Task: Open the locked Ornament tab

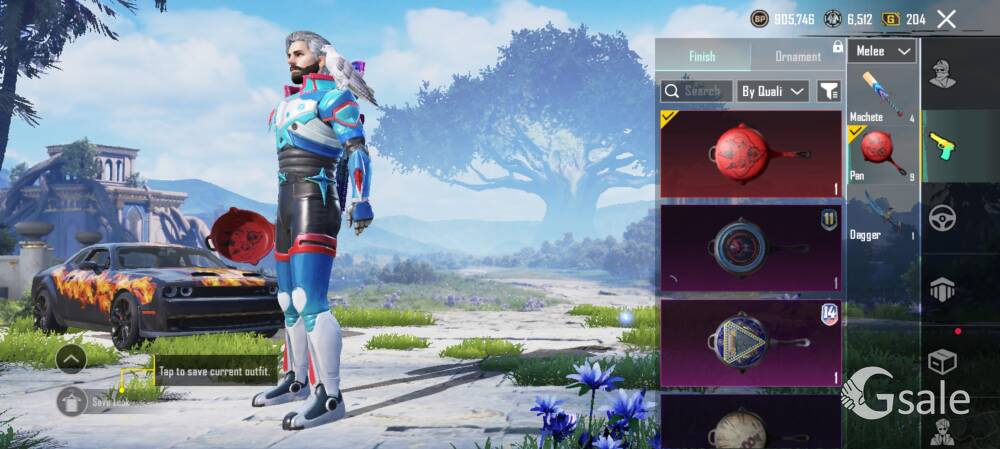Action: 798,56
